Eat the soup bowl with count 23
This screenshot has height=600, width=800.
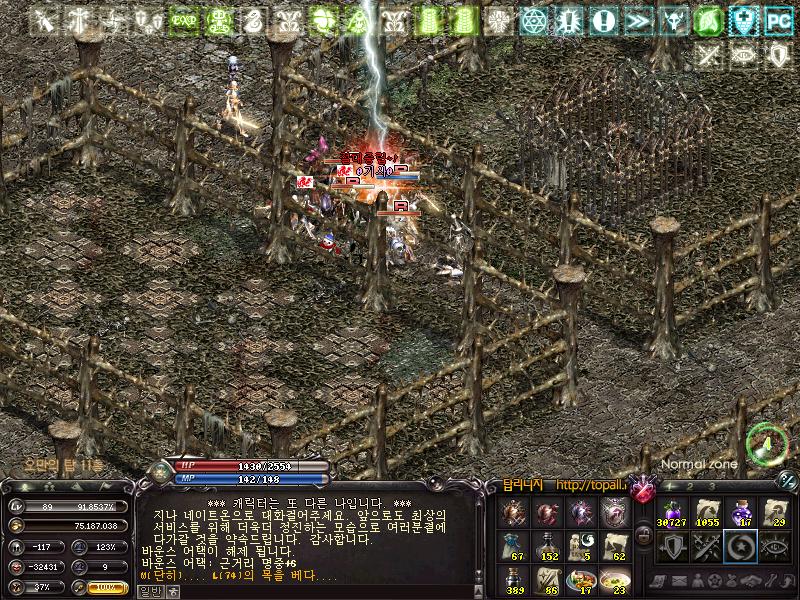(616, 582)
